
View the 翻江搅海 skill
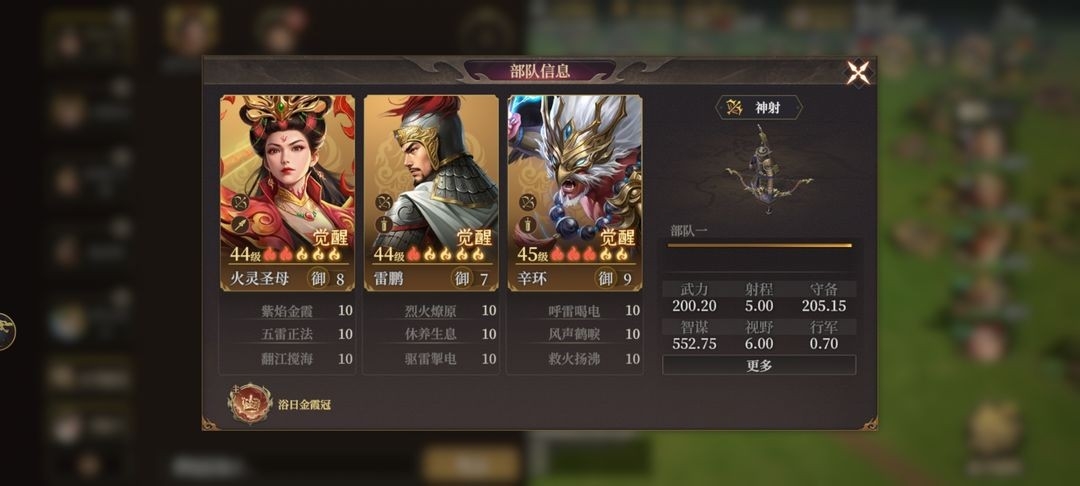288,358
